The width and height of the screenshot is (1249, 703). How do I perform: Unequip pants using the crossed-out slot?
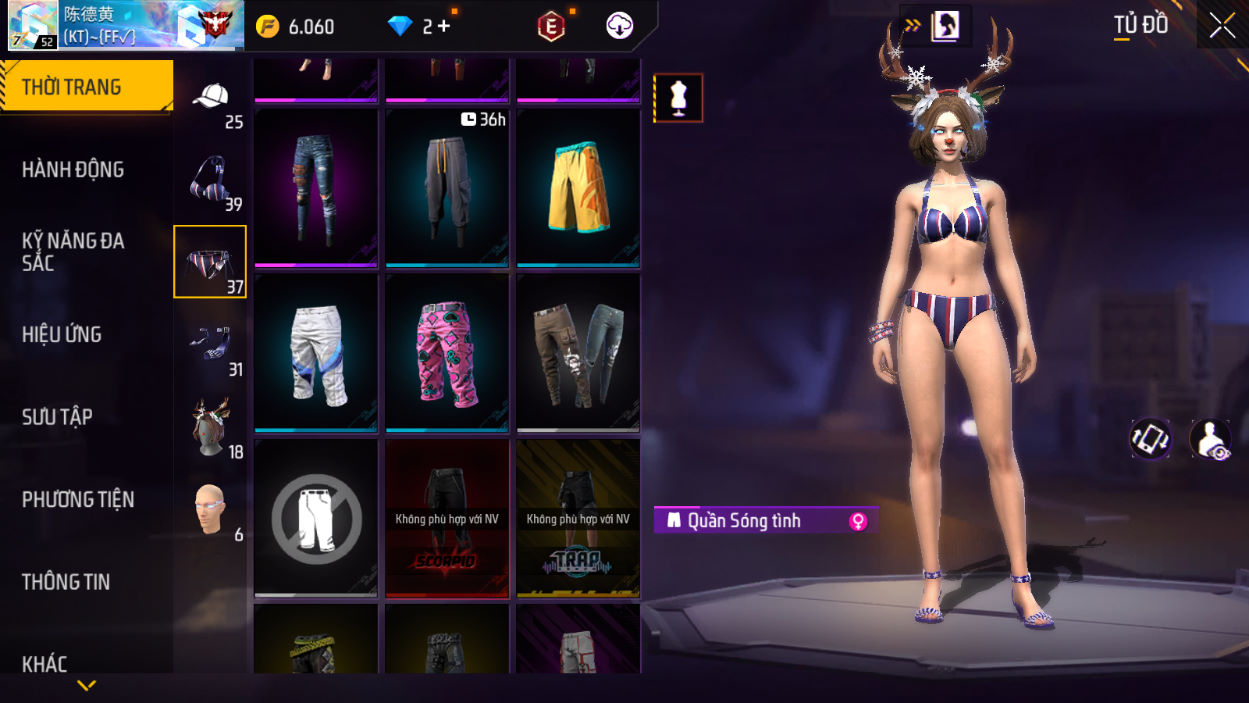(x=316, y=518)
